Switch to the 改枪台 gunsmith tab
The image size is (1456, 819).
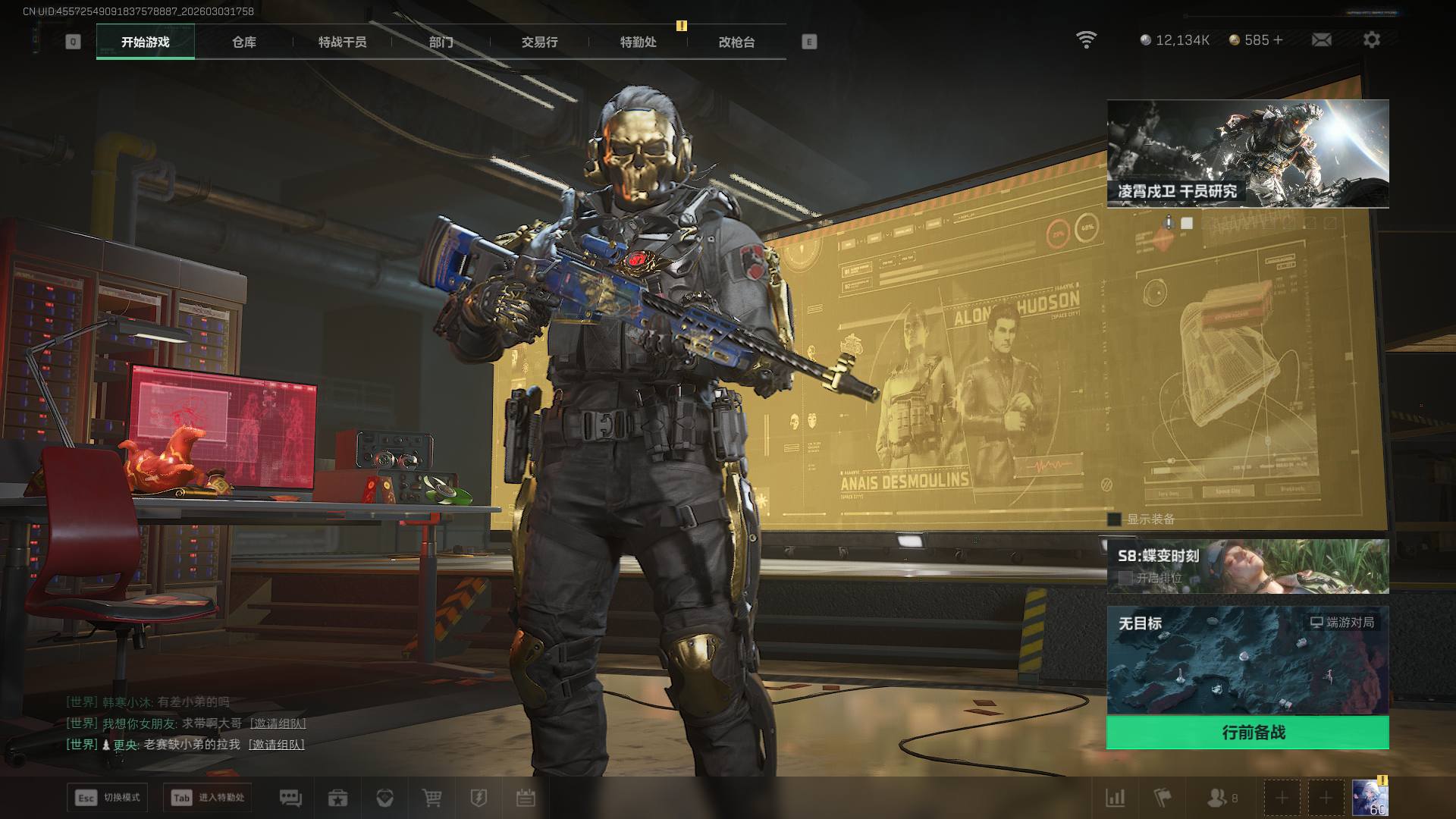pyautogui.click(x=736, y=42)
